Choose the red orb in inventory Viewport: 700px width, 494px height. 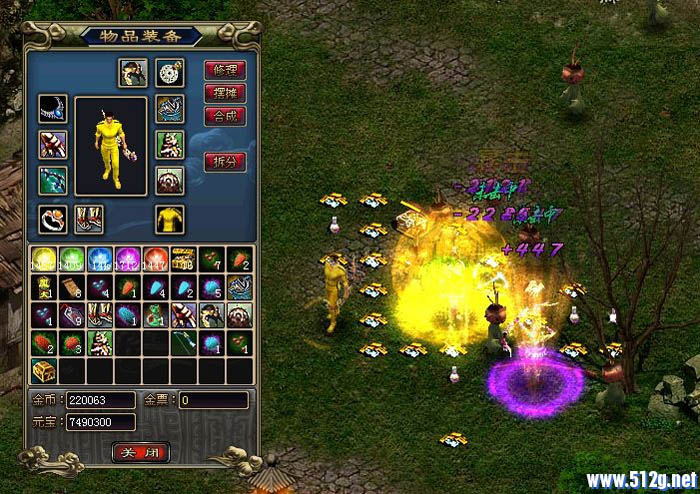point(155,260)
